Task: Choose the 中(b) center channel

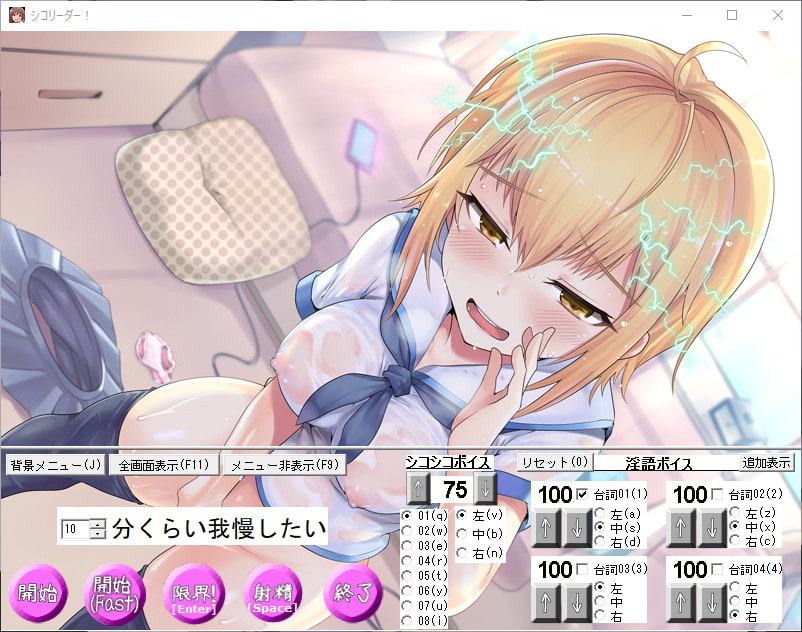Action: coord(462,533)
